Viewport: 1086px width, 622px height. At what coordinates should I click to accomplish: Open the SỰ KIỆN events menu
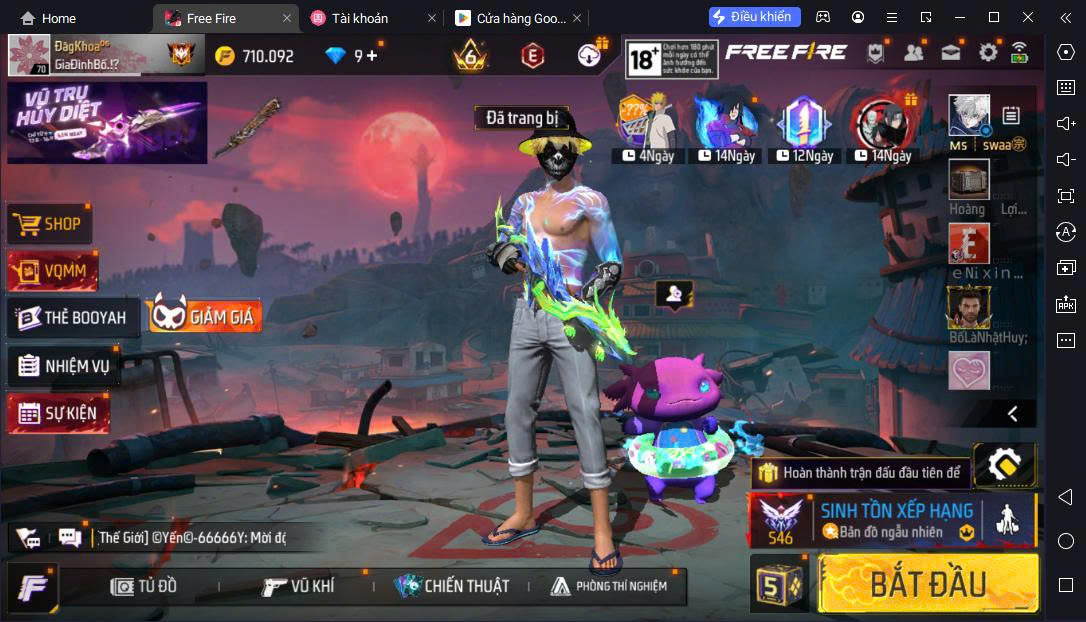[59, 413]
